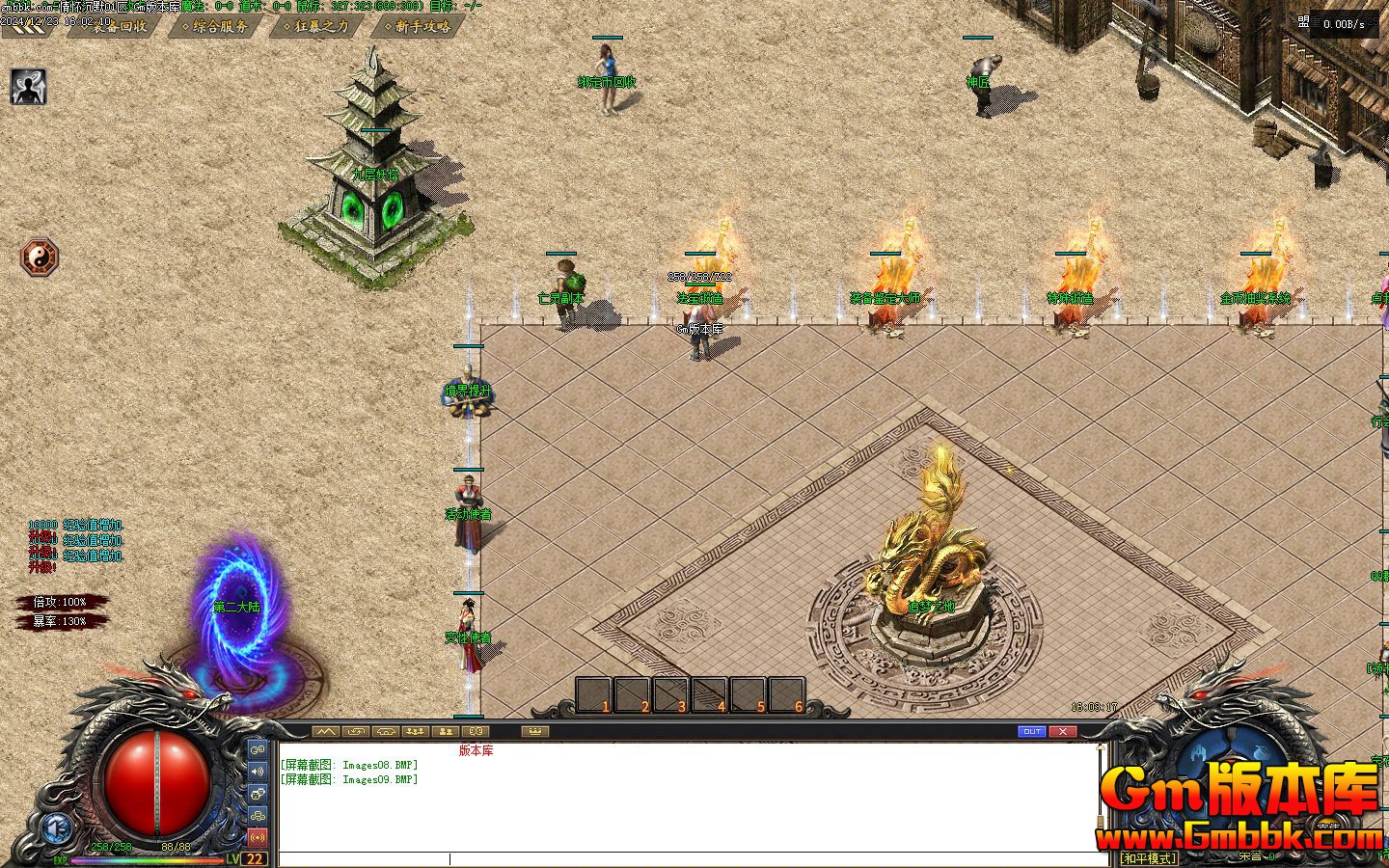Open the emoji face icon beside chat
Viewport: 1389px width, 868px height.
click(x=258, y=794)
